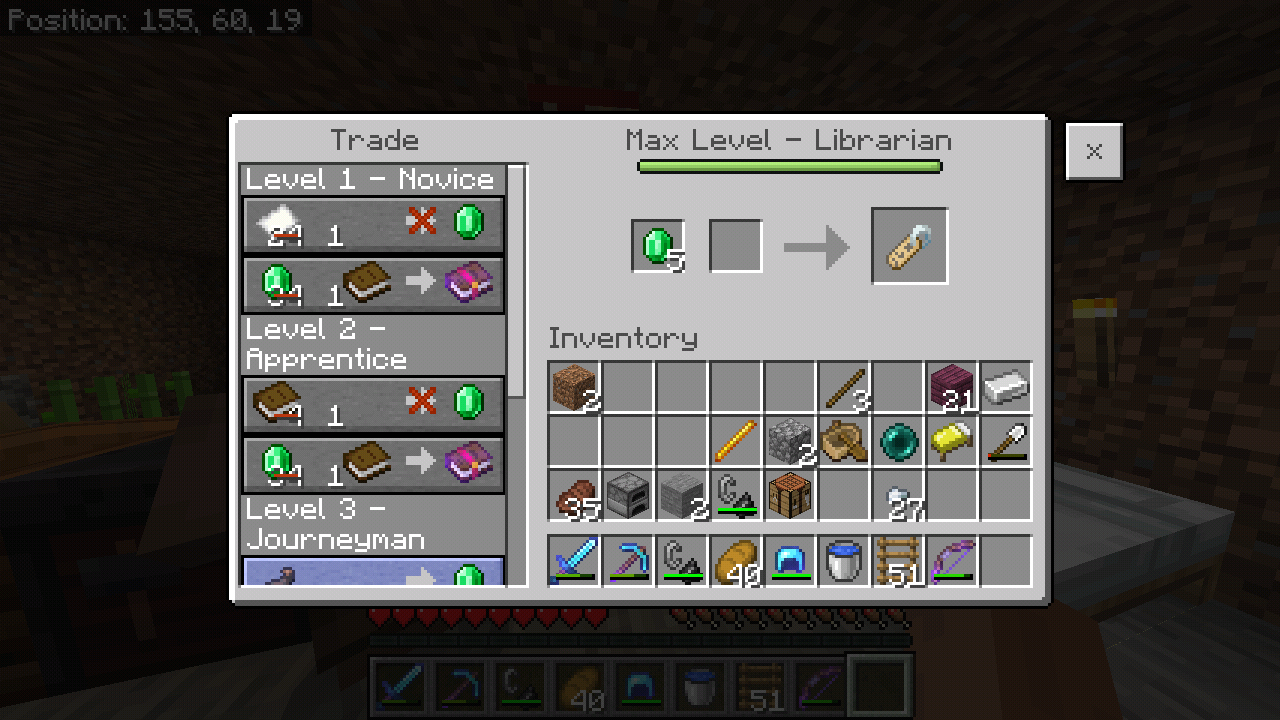Click the emerald input slot showing 5
This screenshot has width=1280, height=720.
[658, 246]
